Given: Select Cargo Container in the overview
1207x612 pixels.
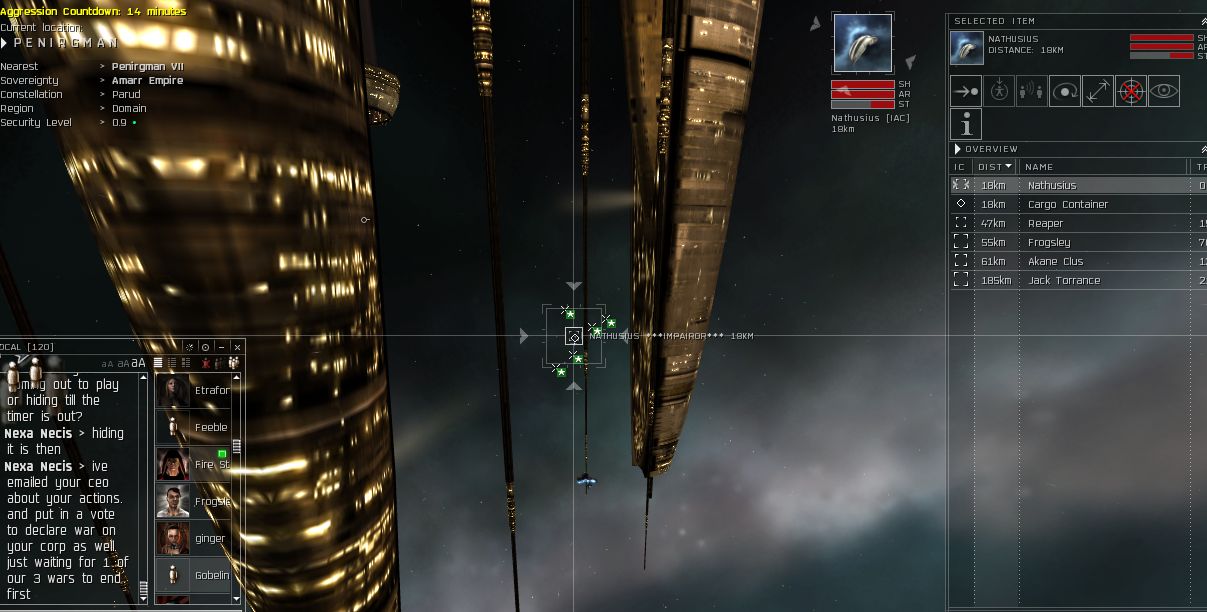Looking at the screenshot, I should coord(1068,204).
